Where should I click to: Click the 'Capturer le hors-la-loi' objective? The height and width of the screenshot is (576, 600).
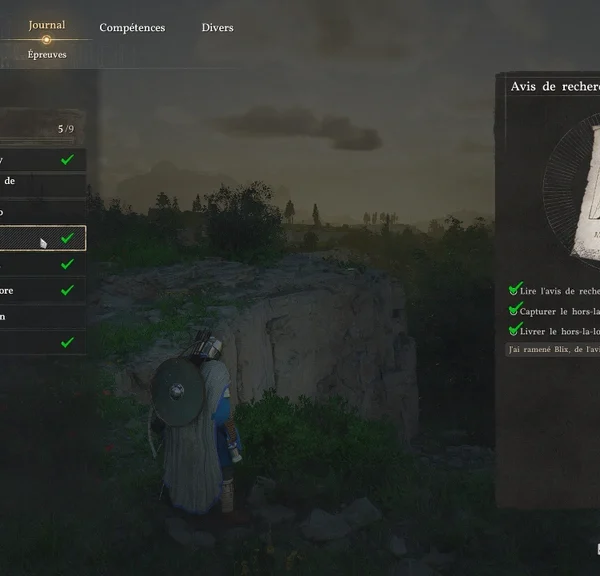coord(556,310)
